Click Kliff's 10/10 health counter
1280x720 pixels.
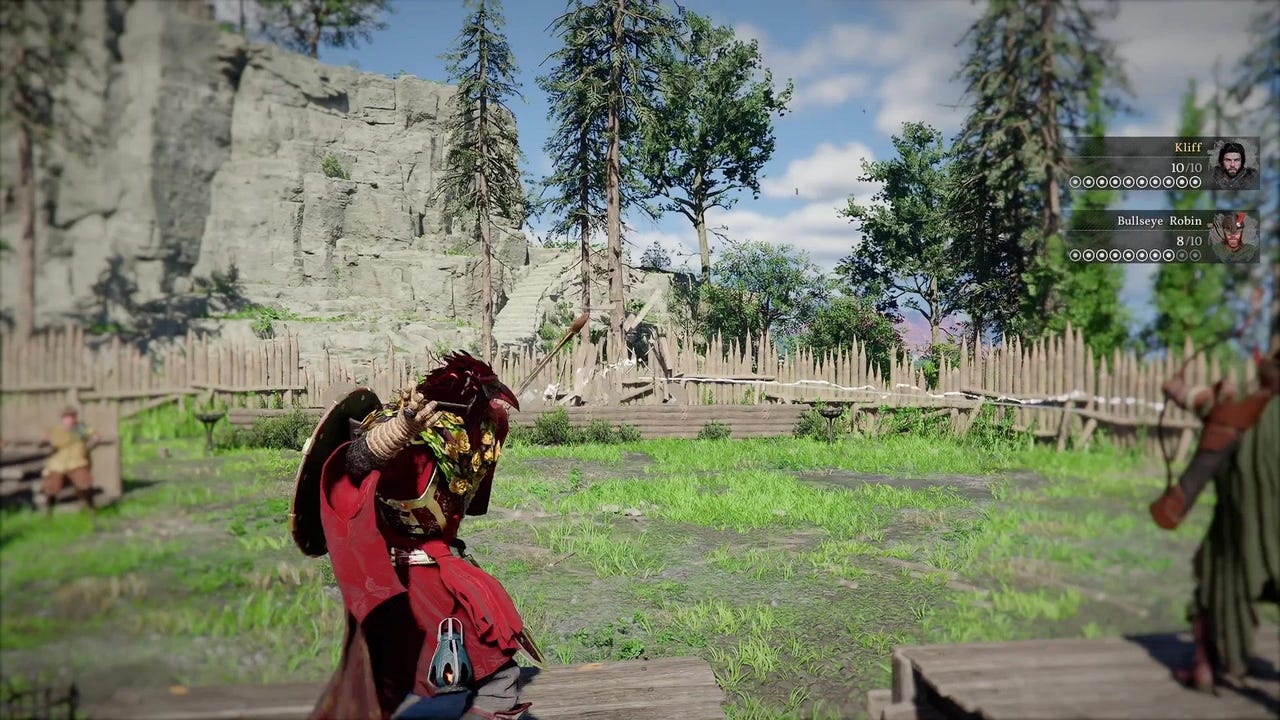point(1185,168)
